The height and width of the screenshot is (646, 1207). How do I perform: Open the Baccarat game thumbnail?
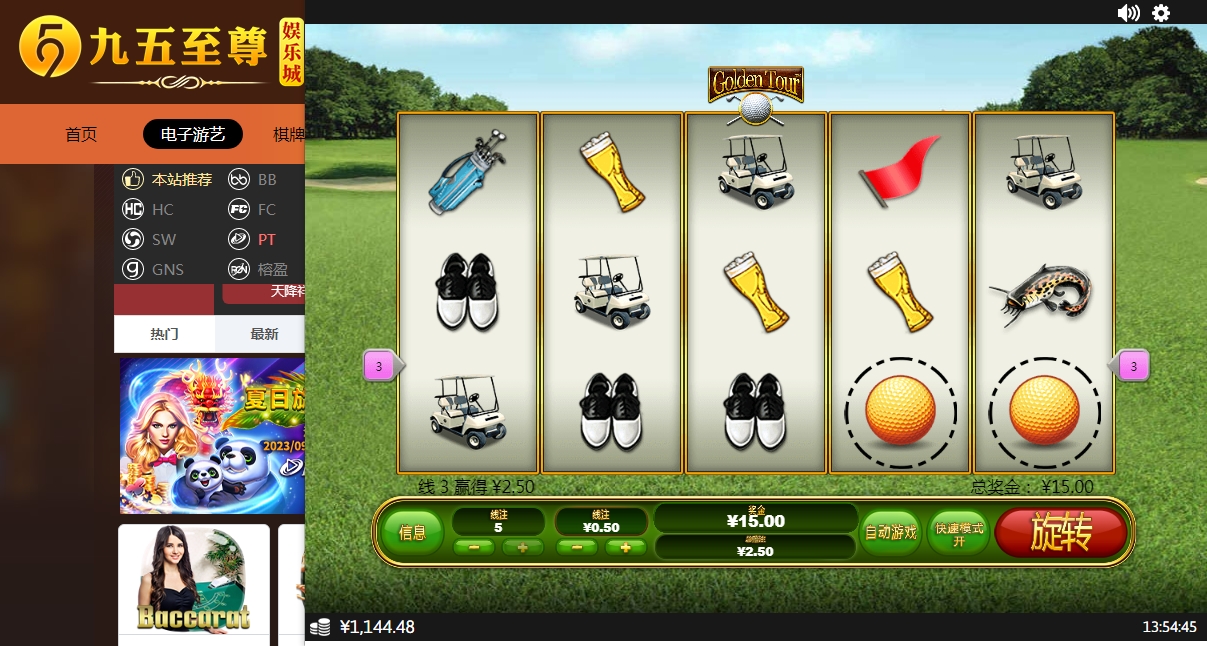[193, 580]
